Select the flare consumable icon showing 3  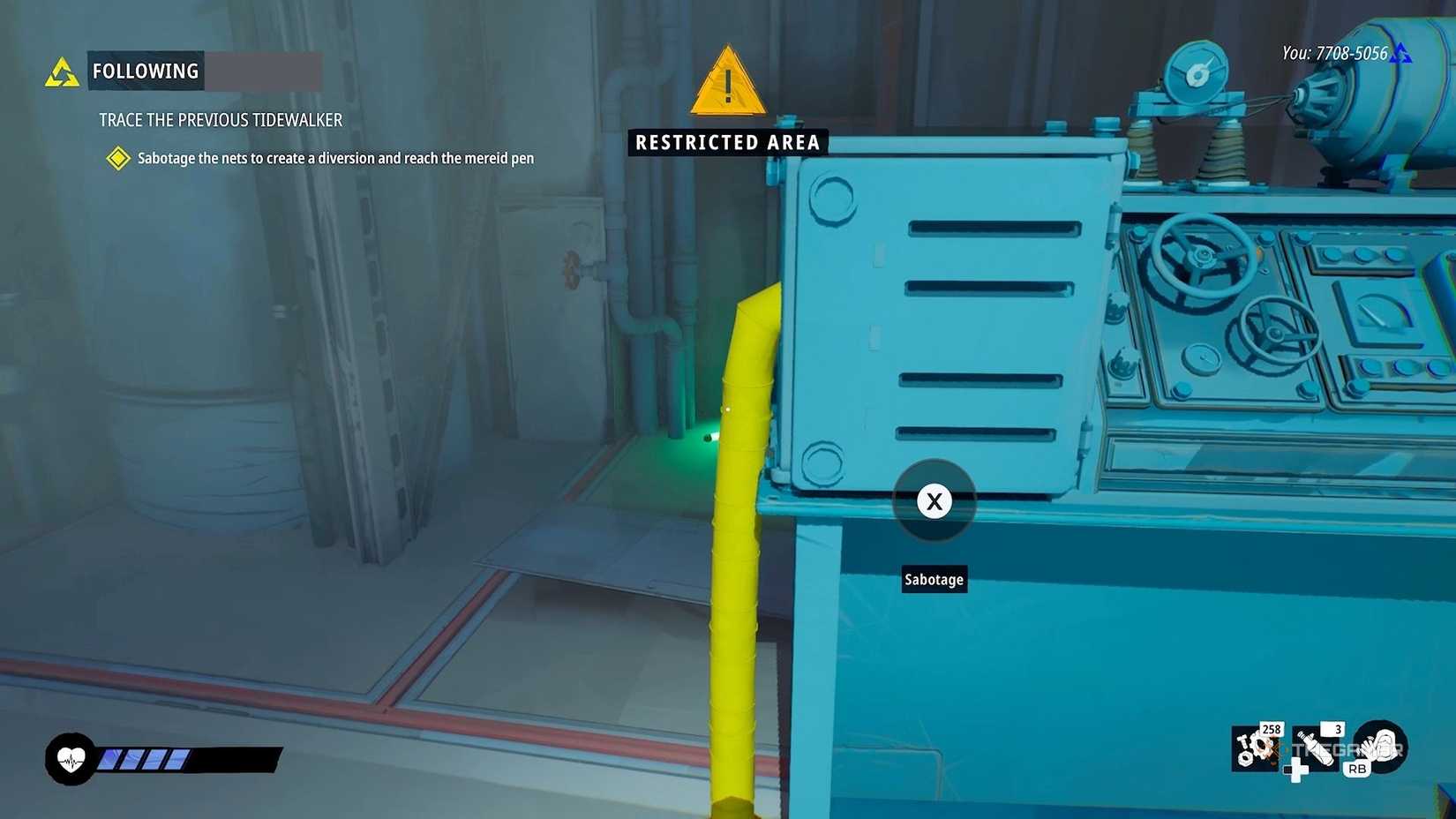coord(1315,748)
